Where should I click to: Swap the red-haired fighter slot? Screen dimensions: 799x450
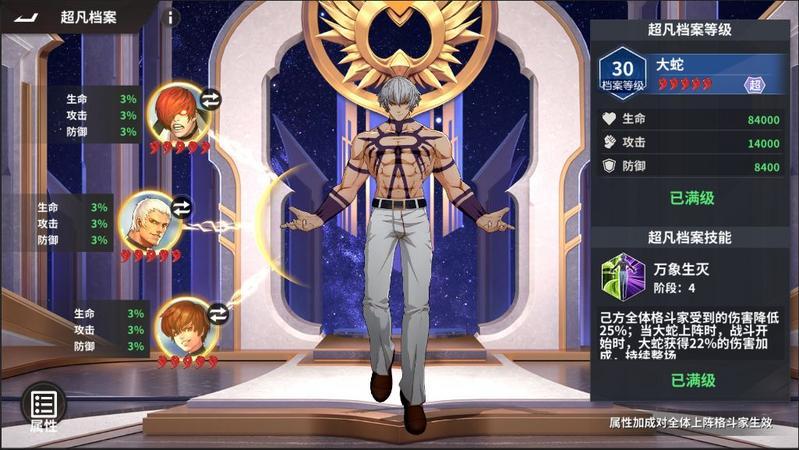(x=211, y=98)
